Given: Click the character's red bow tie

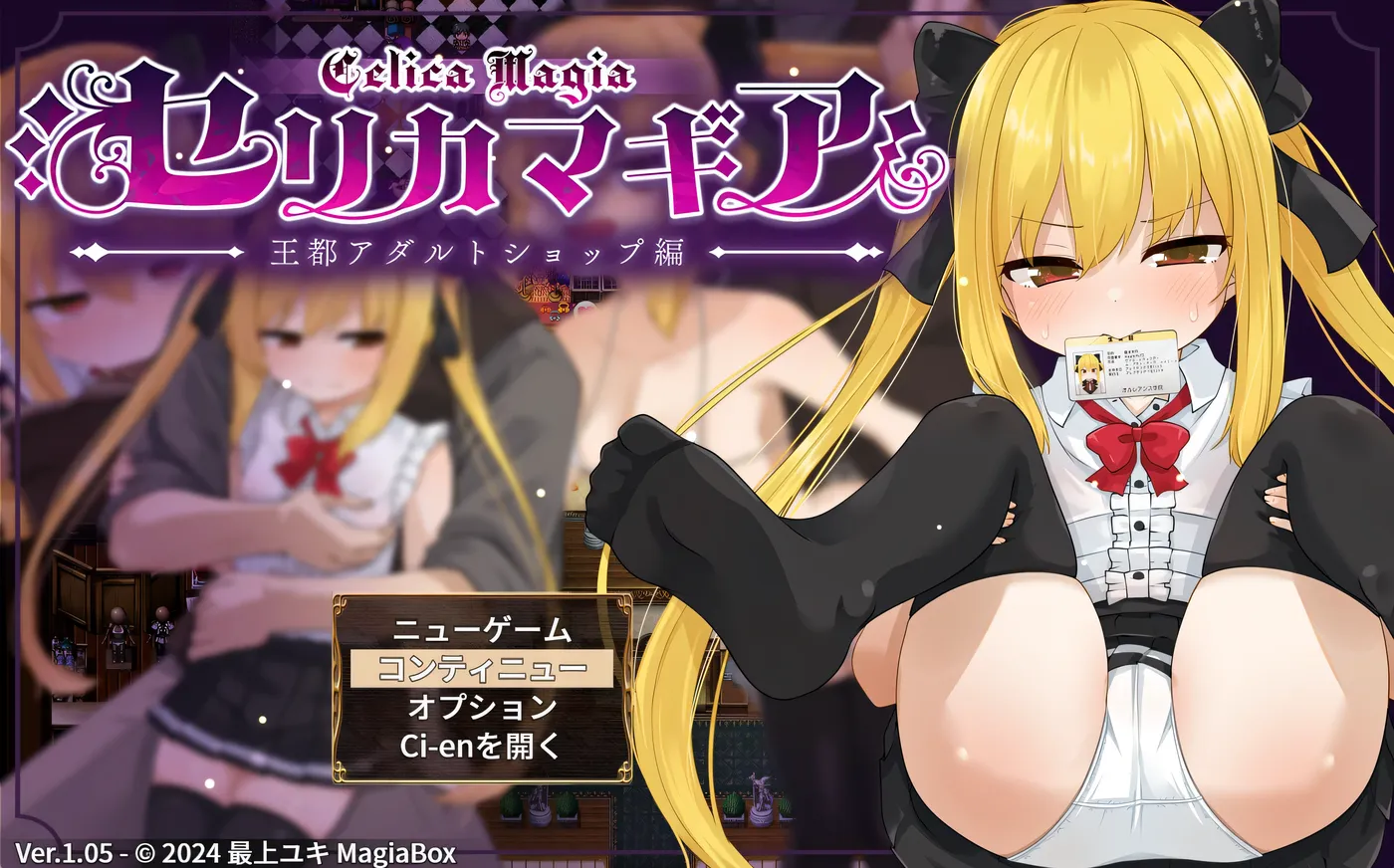Looking at the screenshot, I should [x=1134, y=442].
